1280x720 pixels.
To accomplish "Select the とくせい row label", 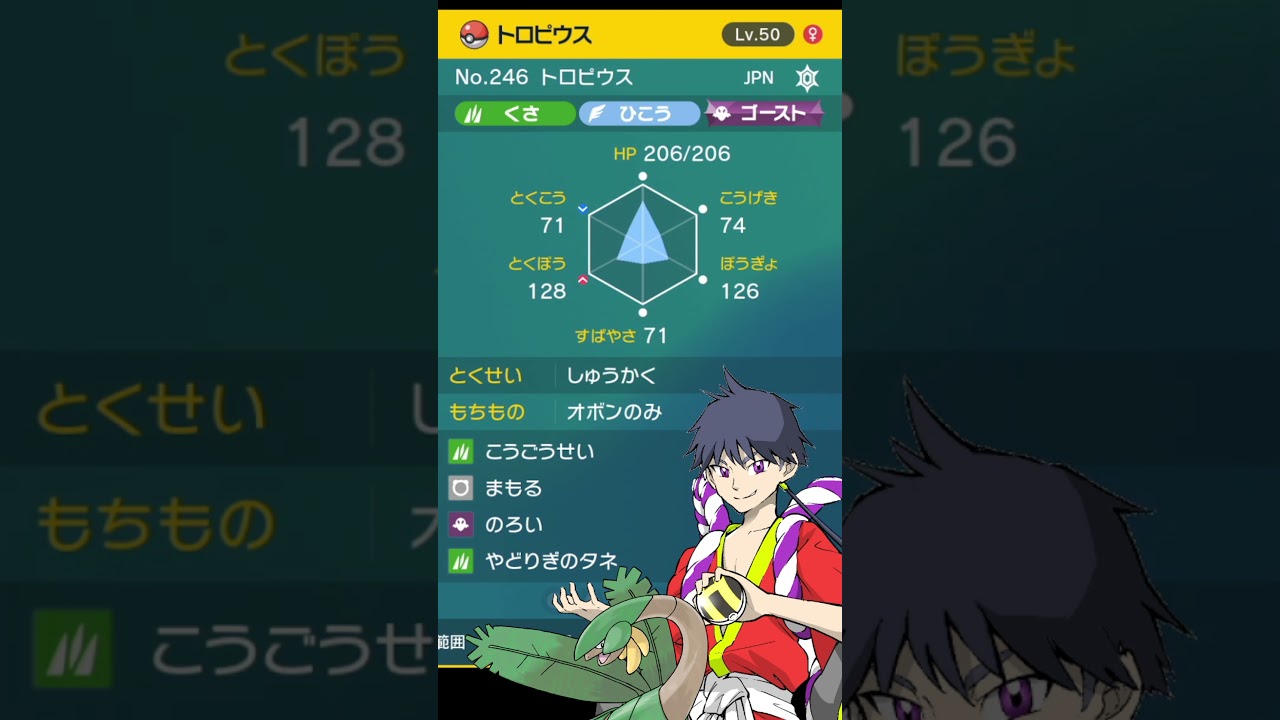I will tap(488, 376).
